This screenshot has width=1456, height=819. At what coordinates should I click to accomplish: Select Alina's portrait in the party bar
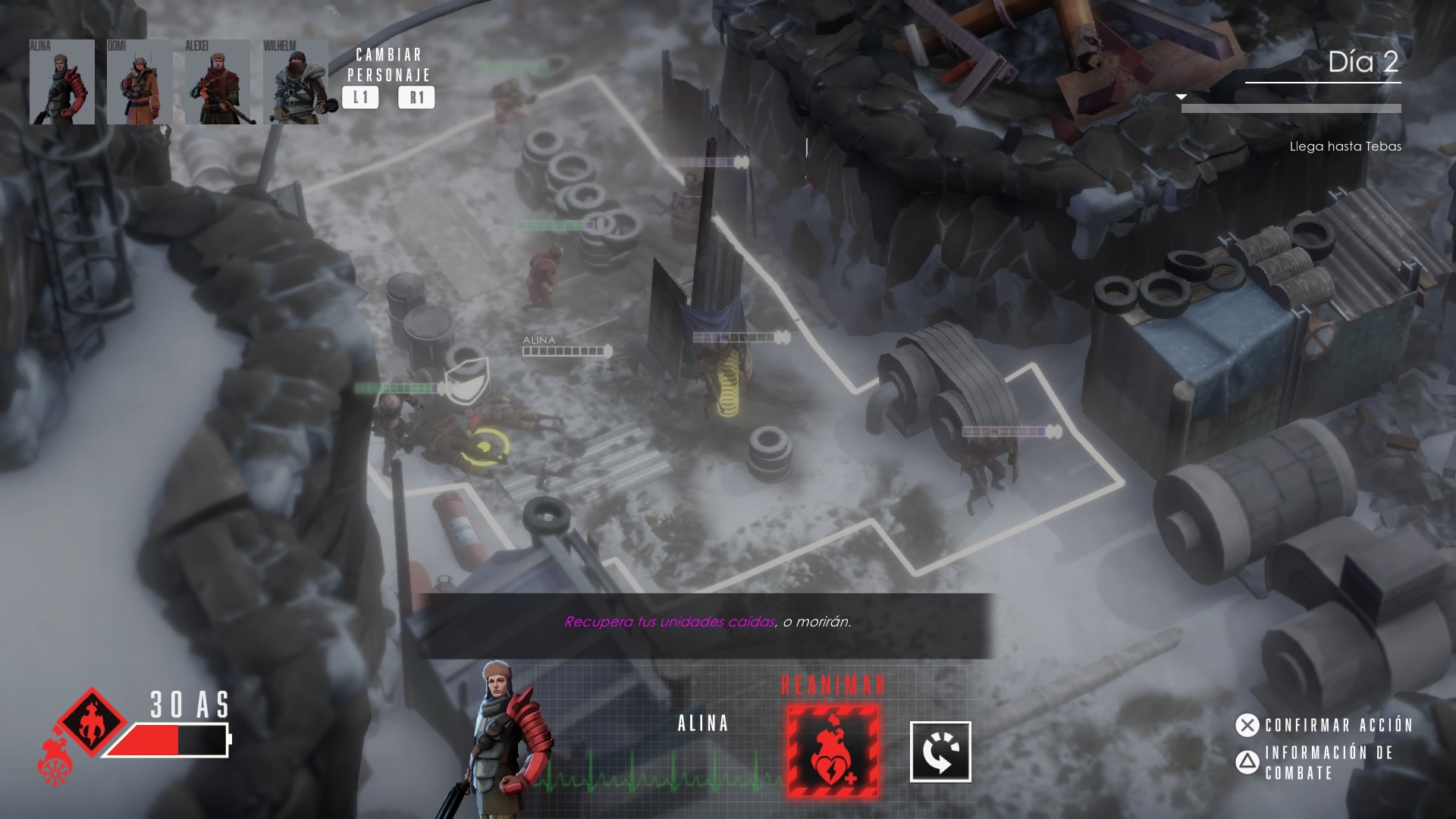62,82
